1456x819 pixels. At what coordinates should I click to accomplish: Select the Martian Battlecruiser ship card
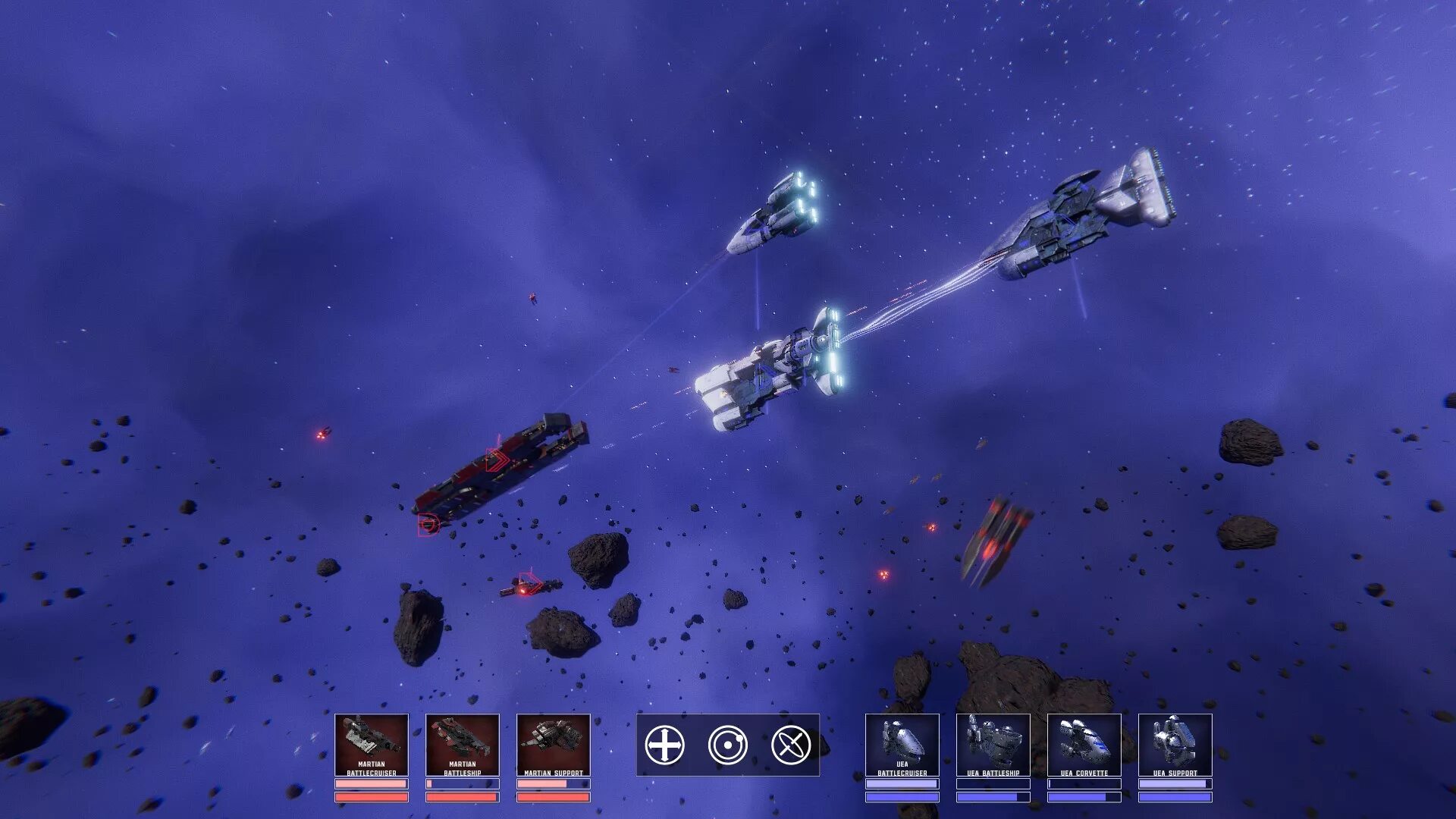[371, 745]
